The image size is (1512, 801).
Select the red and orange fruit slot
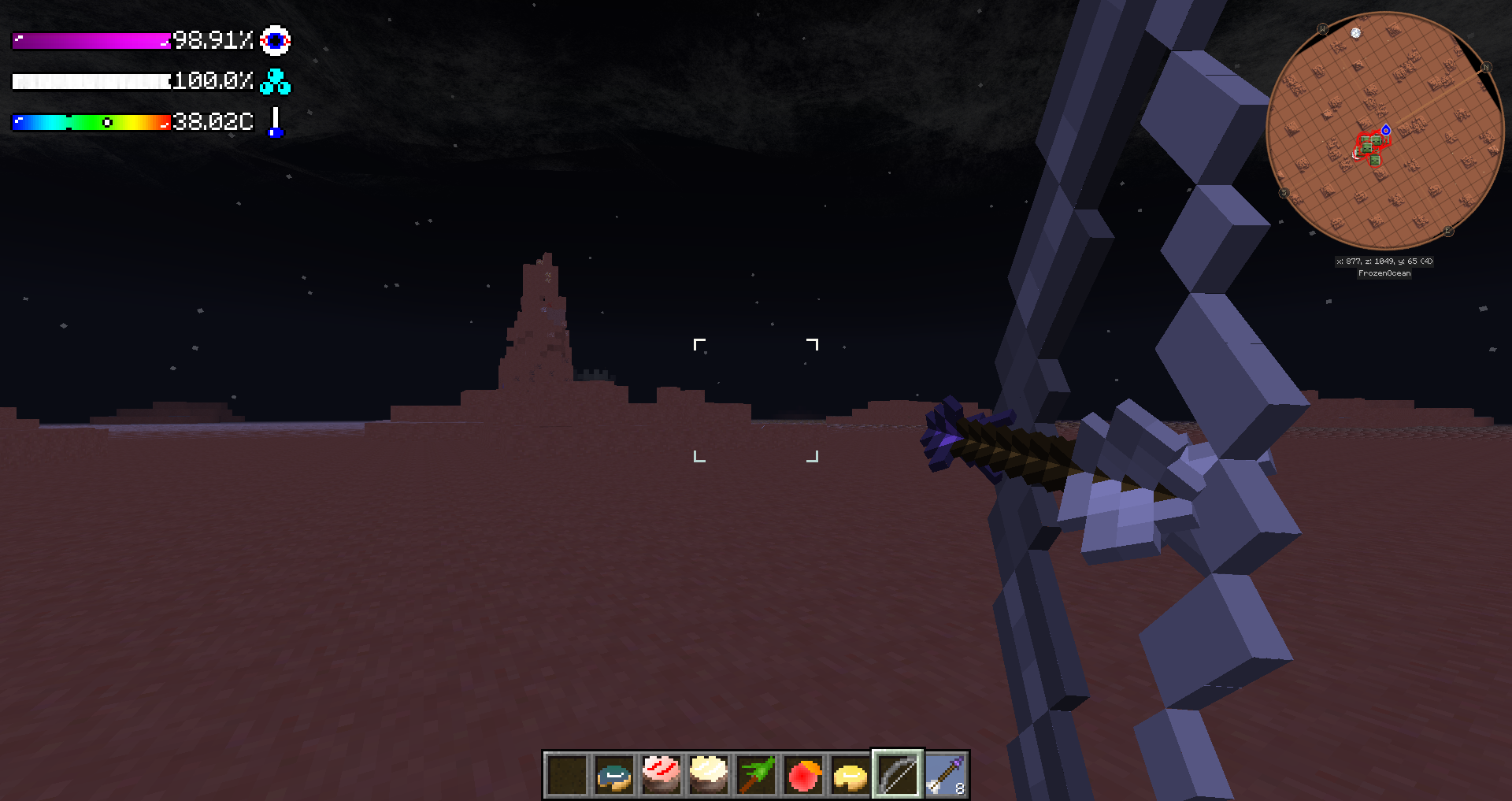coord(803,775)
